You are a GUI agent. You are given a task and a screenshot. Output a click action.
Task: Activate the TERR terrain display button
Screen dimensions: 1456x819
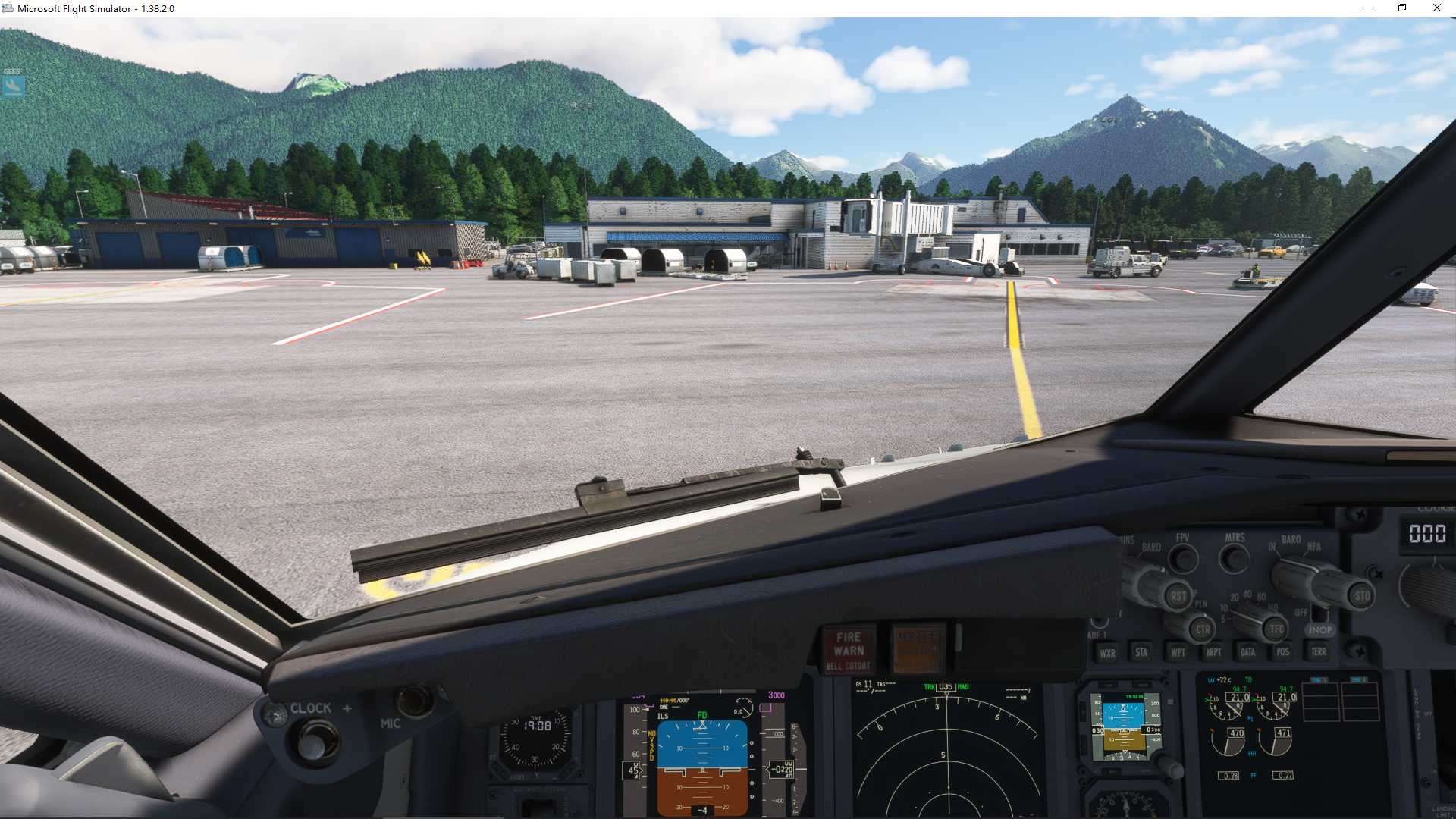pyautogui.click(x=1319, y=651)
